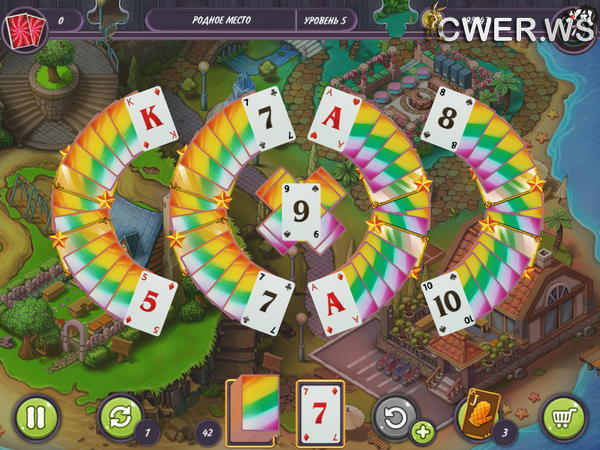
Task: Click the red 7 on the waste pile
Action: pyautogui.click(x=319, y=412)
